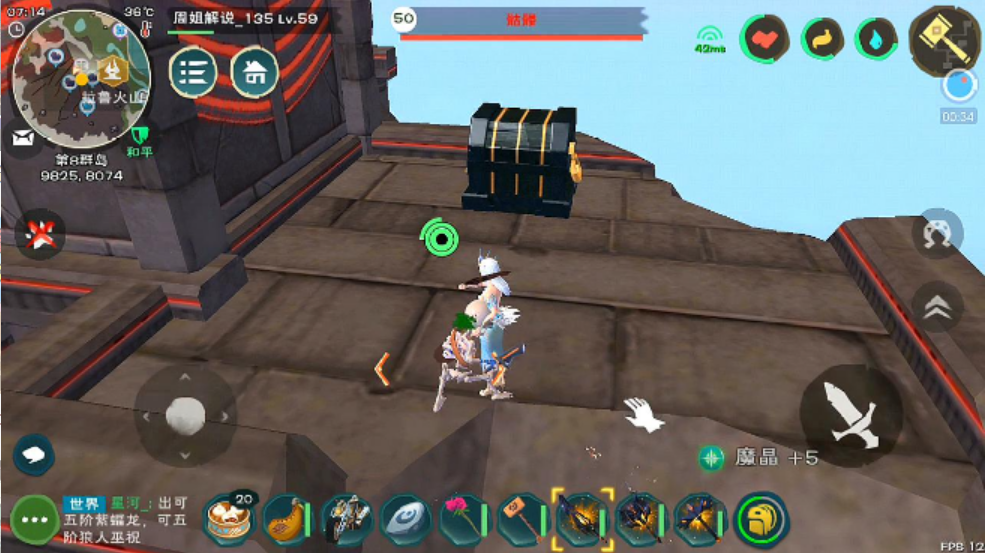Tap the blue screen-record button
Viewport: 985px width, 553px height.
(x=959, y=87)
